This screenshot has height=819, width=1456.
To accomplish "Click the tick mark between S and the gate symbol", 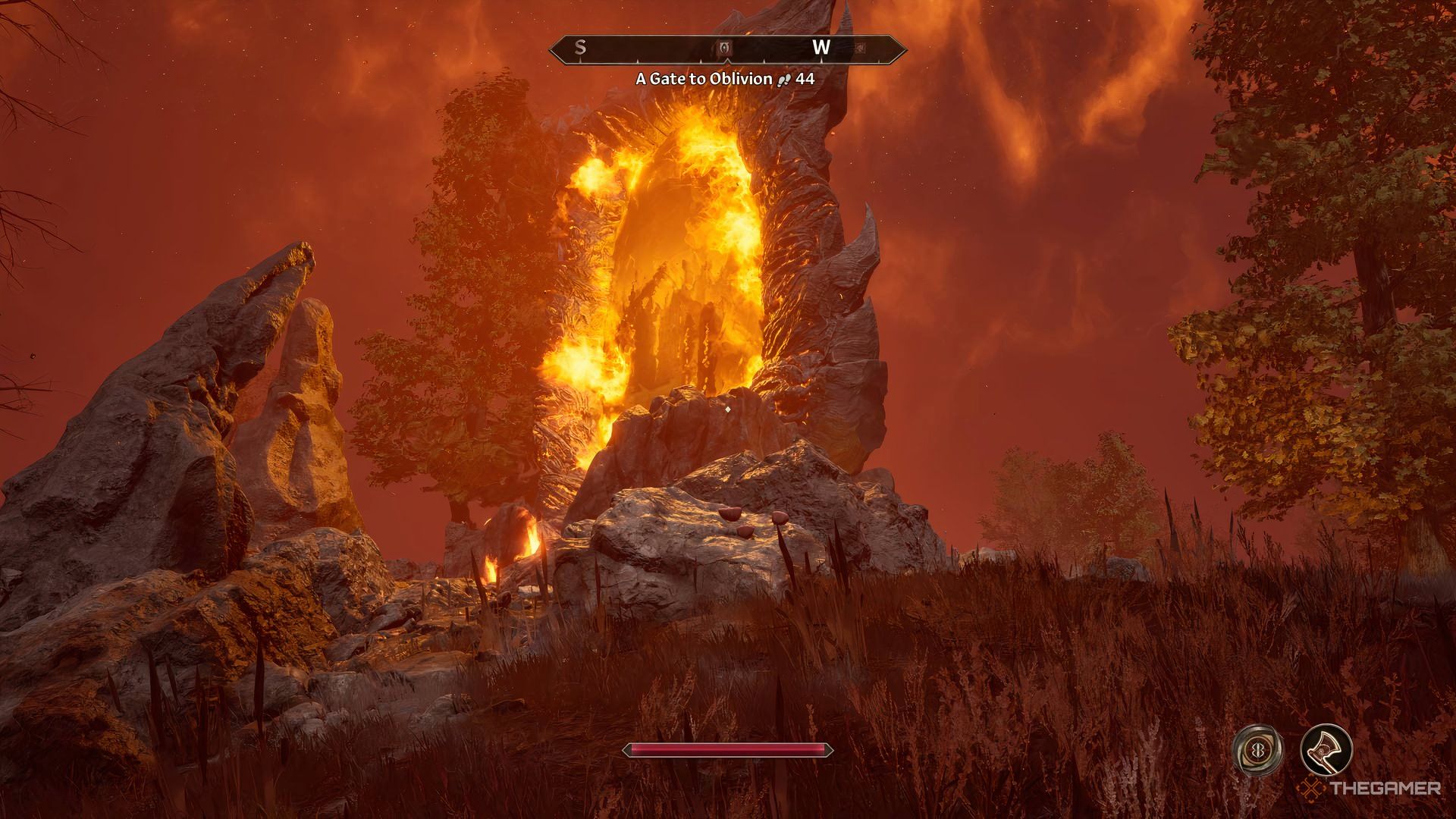I will click(639, 61).
